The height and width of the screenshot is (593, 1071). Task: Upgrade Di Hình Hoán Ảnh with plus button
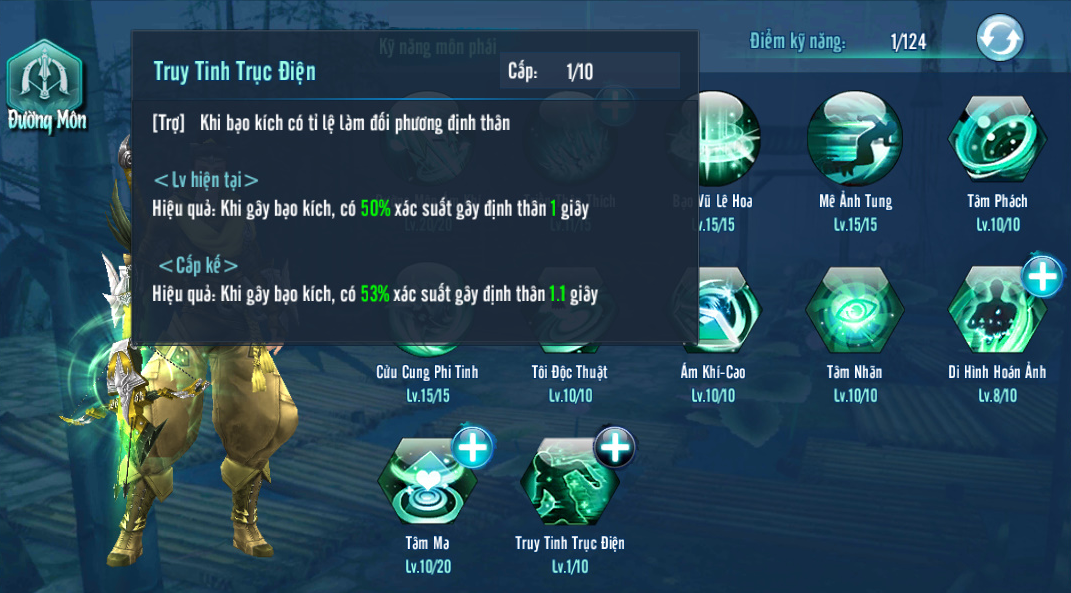[1042, 275]
